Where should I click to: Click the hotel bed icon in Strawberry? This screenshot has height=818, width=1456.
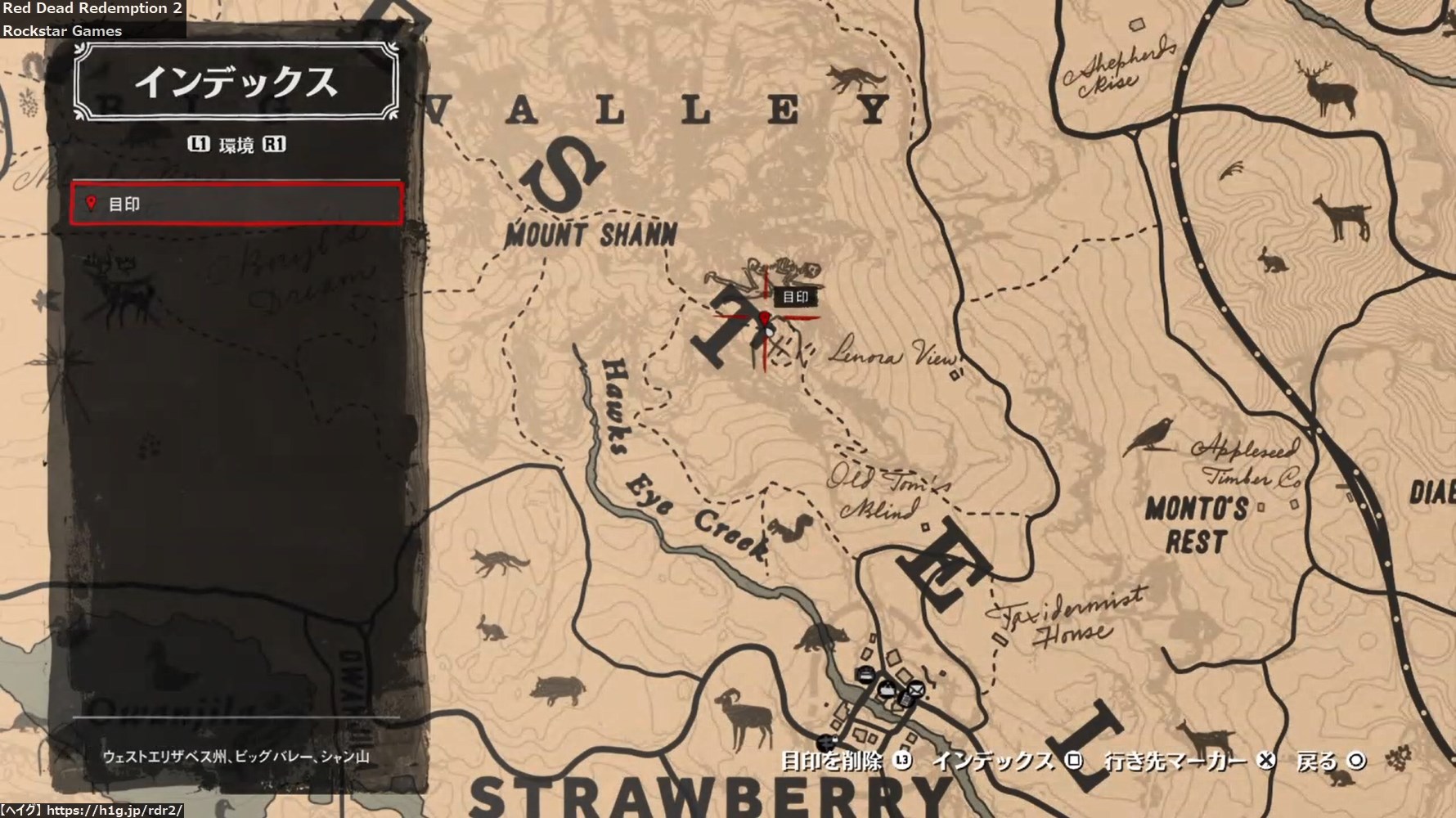(x=865, y=674)
